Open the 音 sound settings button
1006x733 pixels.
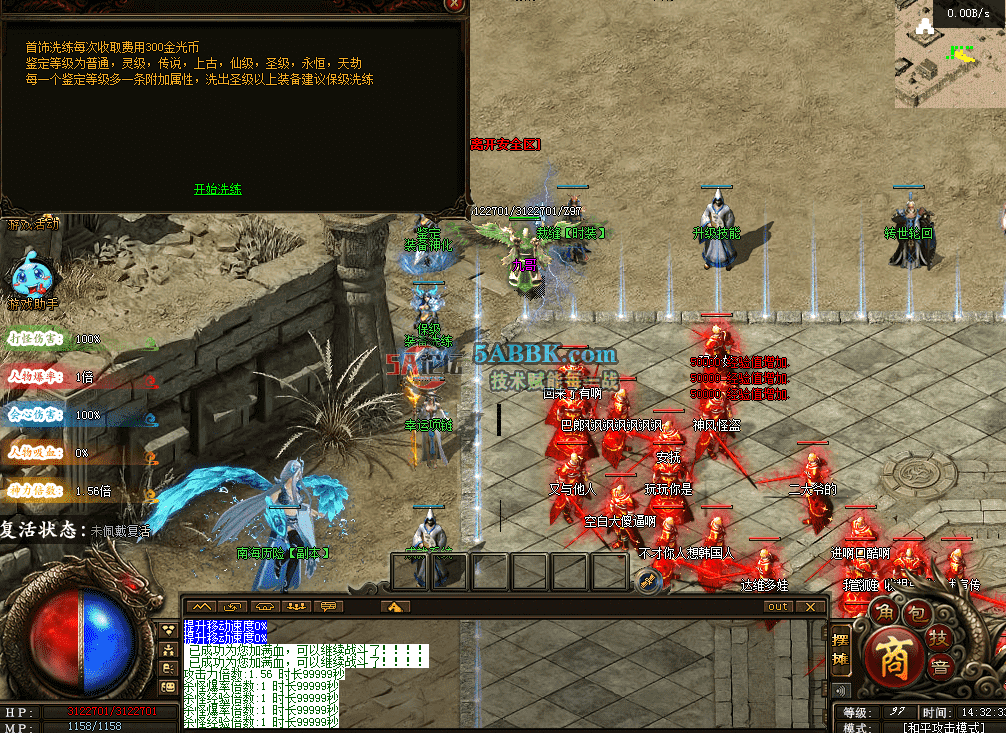[940, 667]
